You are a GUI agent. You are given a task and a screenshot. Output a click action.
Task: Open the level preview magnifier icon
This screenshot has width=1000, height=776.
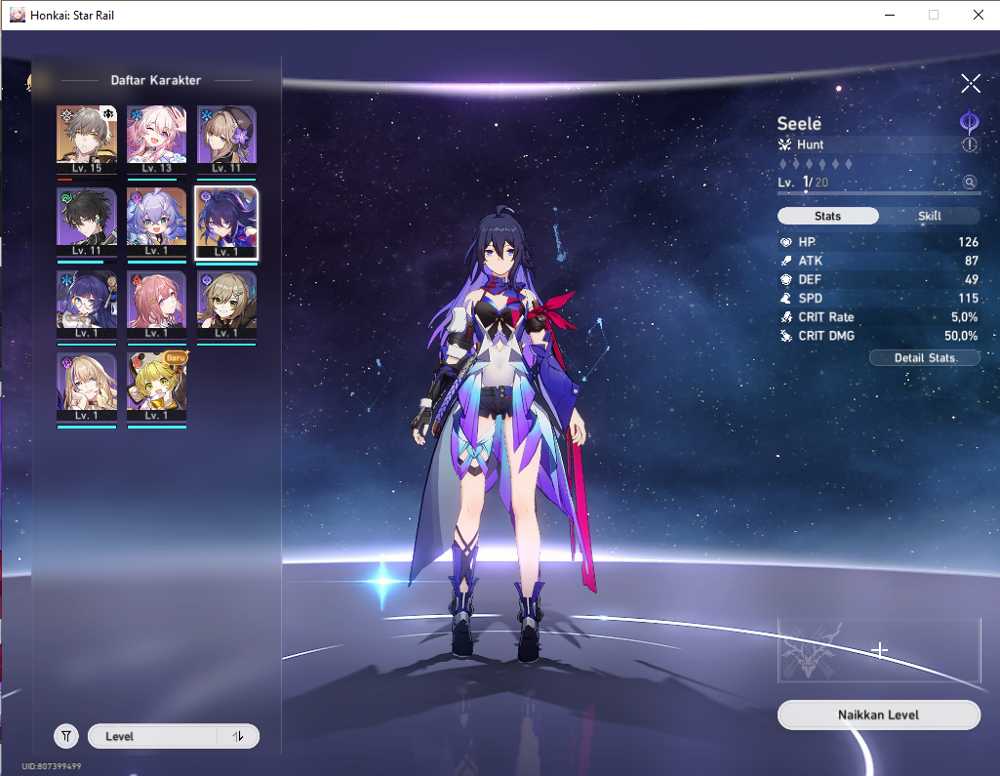pos(969,182)
